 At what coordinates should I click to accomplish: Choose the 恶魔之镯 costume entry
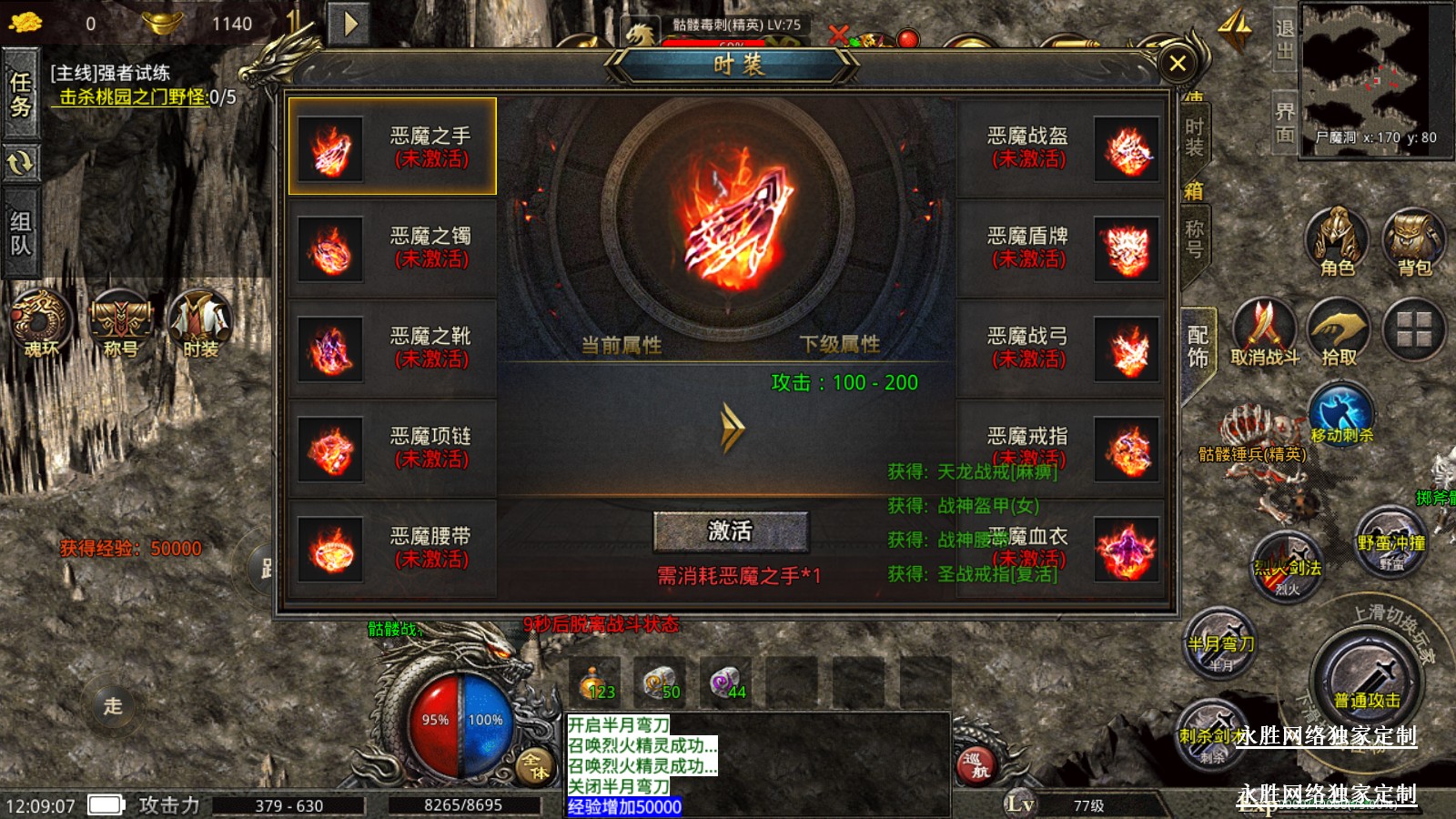click(x=392, y=248)
